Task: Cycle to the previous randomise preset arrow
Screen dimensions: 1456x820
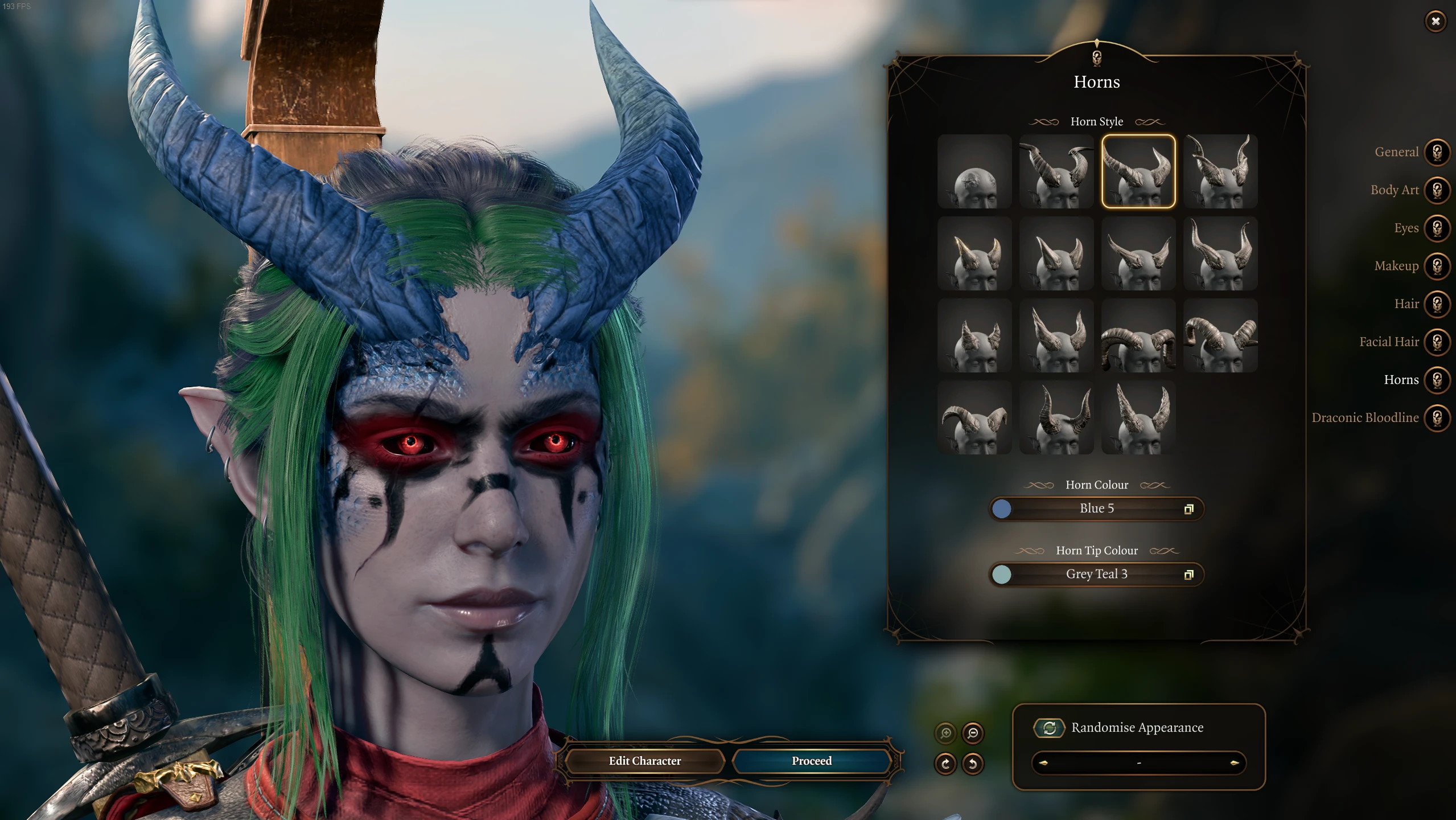Action: pyautogui.click(x=1043, y=763)
